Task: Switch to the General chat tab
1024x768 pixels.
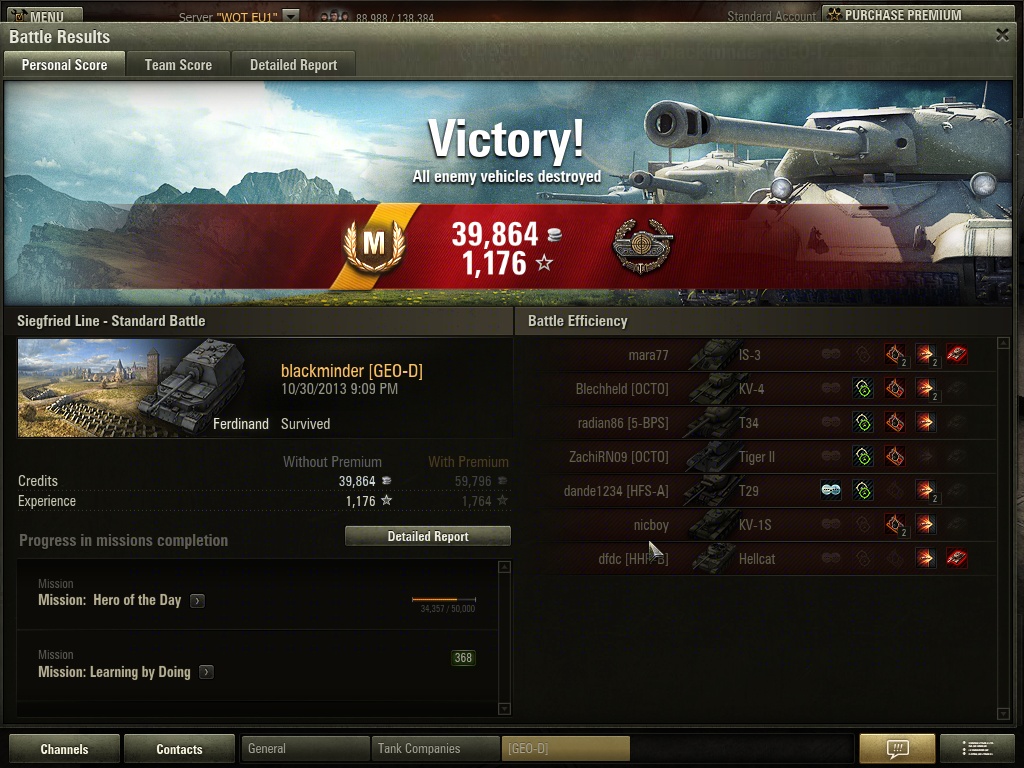Action: pyautogui.click(x=305, y=749)
